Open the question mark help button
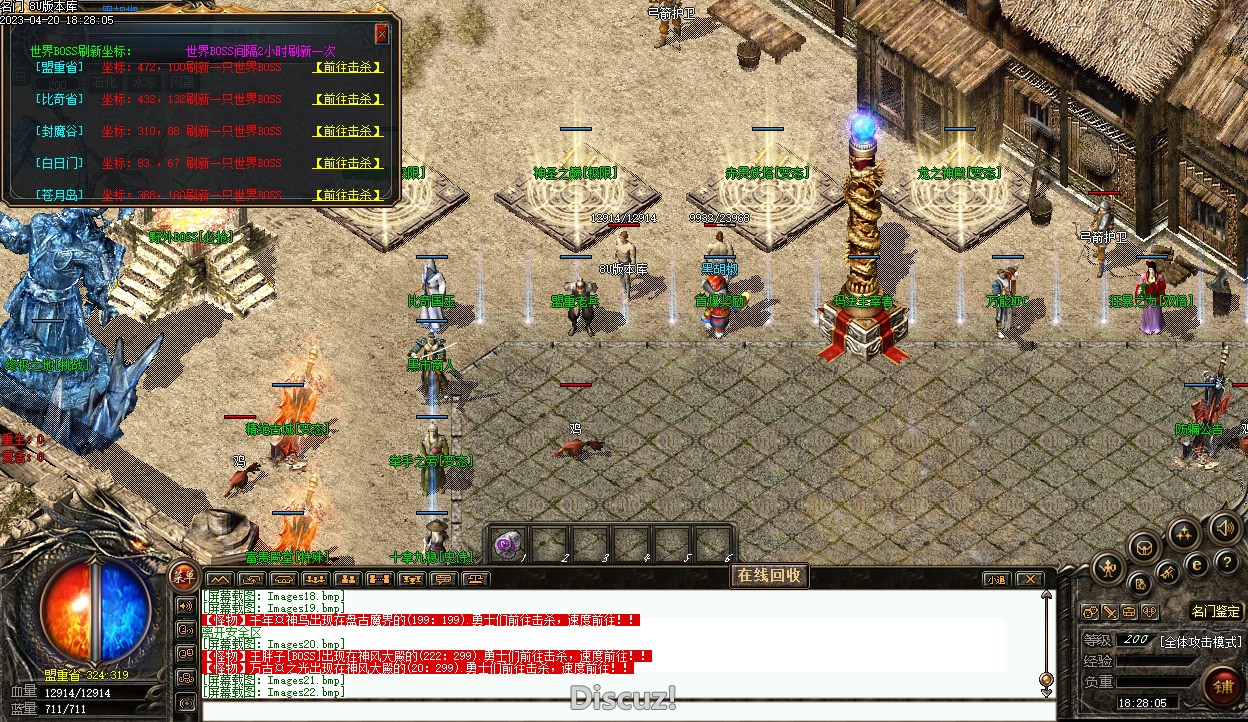 1226,563
